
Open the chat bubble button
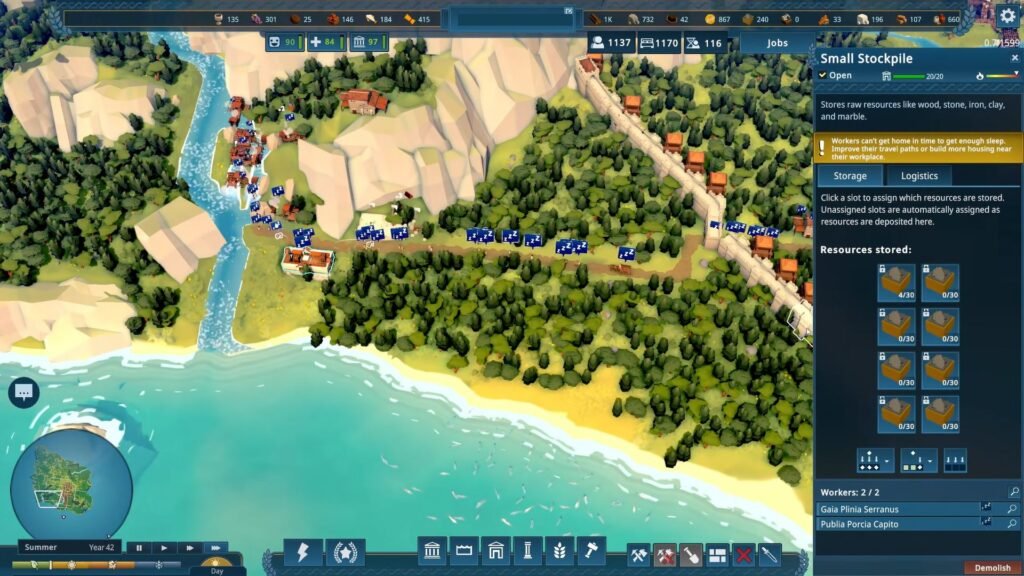24,393
